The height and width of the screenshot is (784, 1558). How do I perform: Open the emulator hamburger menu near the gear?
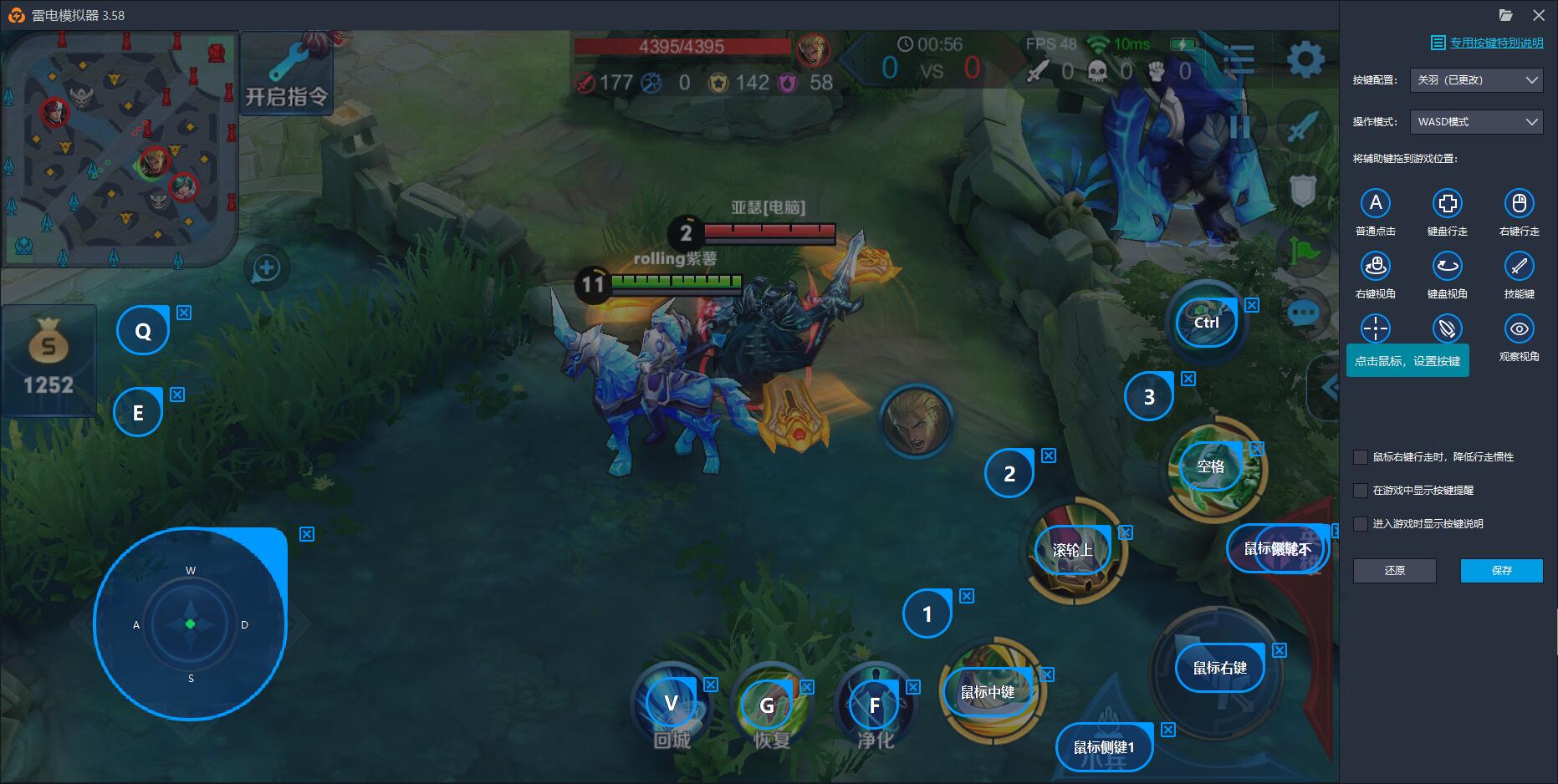coord(1239,59)
